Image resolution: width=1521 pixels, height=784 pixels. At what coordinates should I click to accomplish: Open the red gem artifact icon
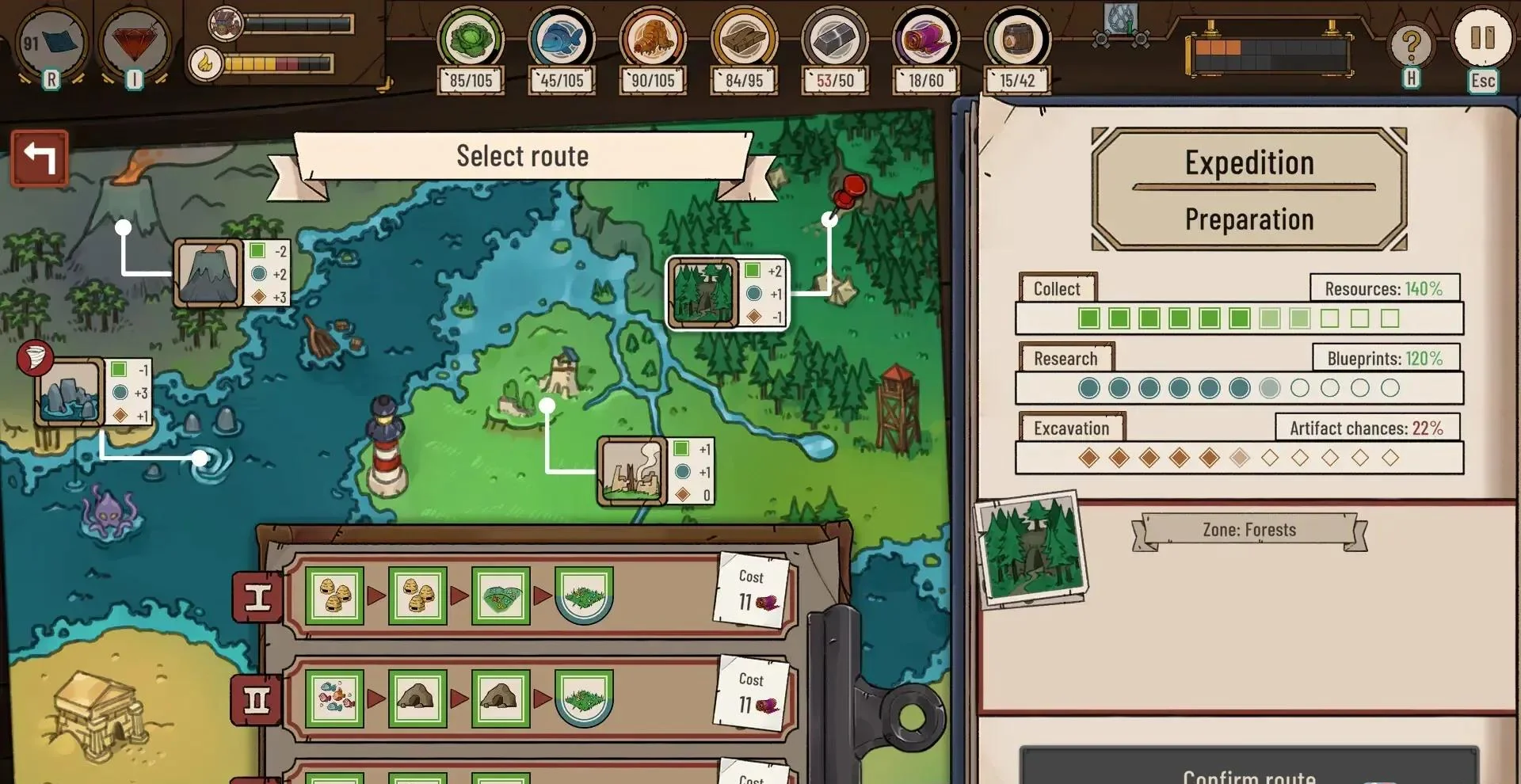point(135,42)
